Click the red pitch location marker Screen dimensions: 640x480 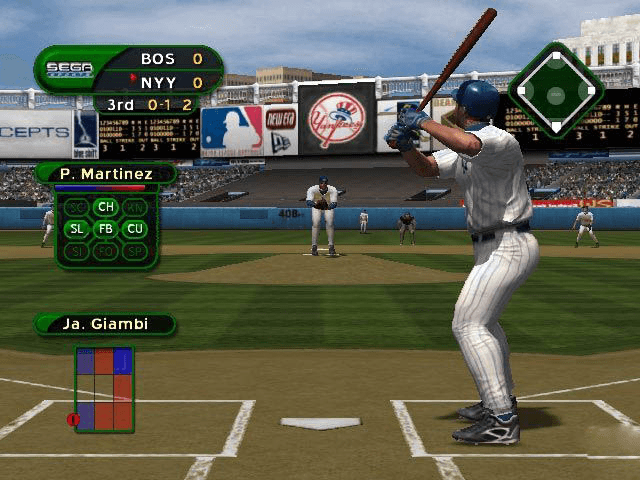coord(73,419)
